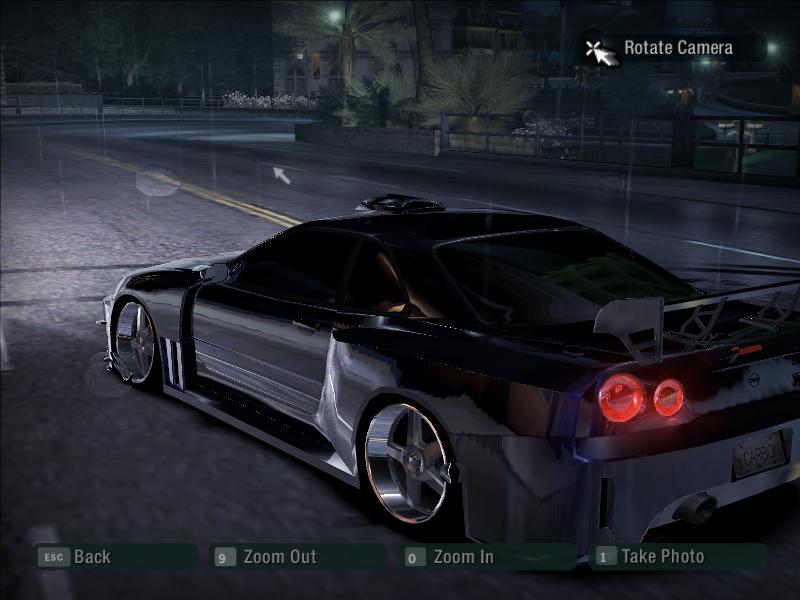Zoom in on the car
The height and width of the screenshot is (600, 800).
(x=463, y=557)
